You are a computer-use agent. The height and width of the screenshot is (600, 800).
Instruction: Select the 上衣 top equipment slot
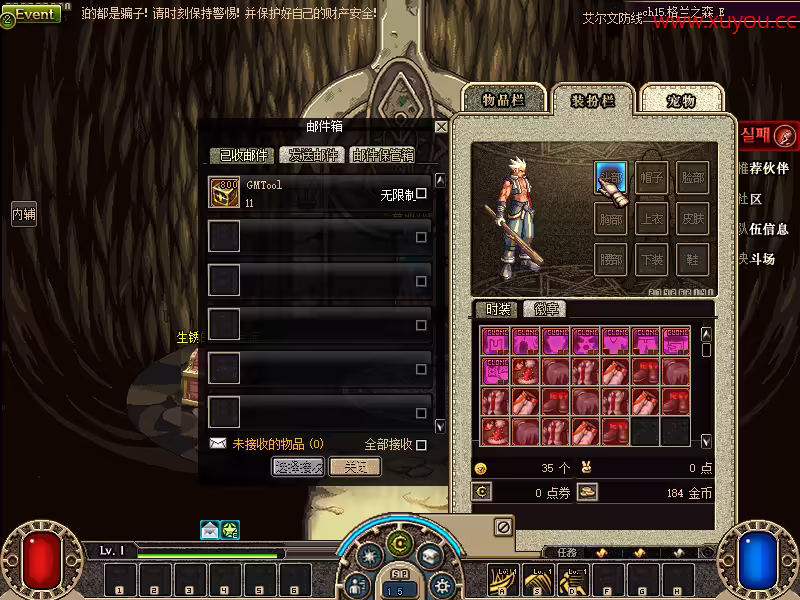click(x=652, y=218)
